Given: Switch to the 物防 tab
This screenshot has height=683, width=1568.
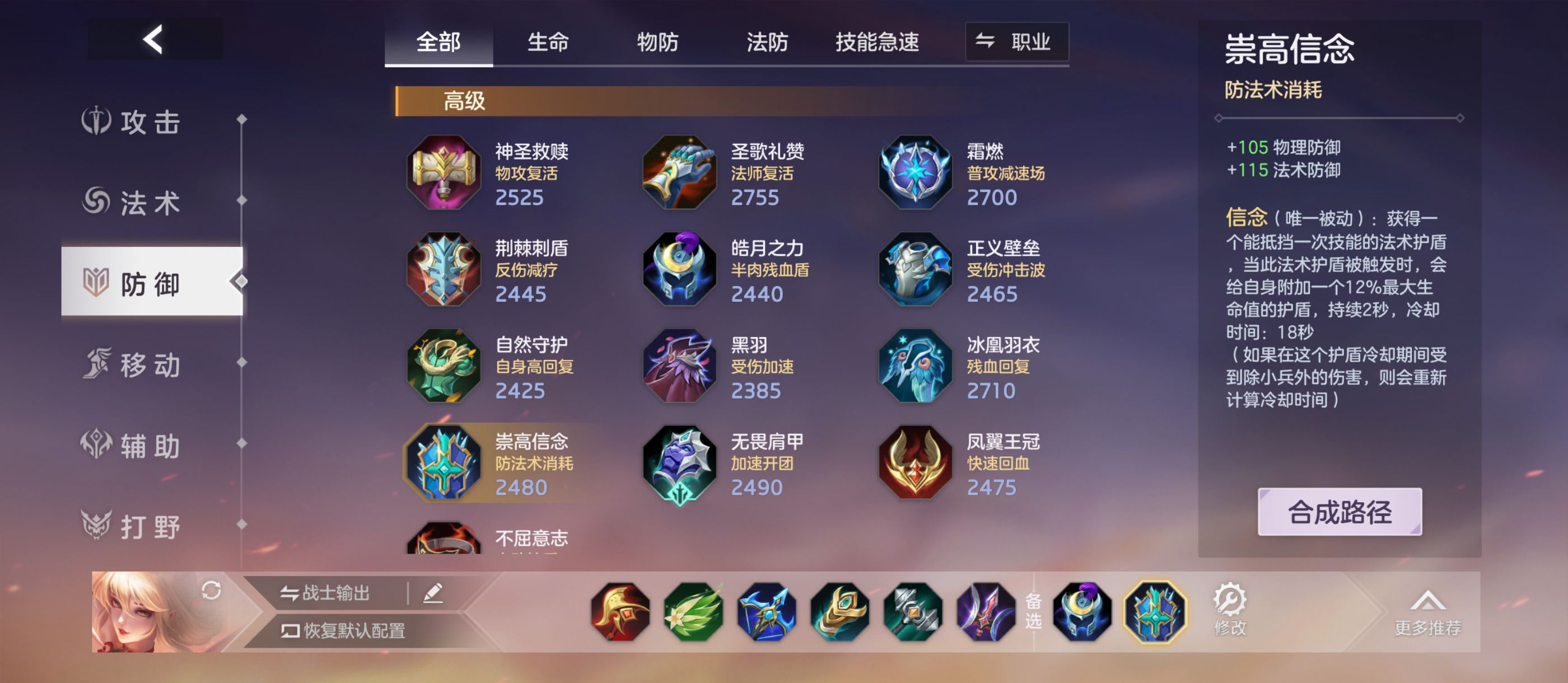Looking at the screenshot, I should tap(657, 42).
